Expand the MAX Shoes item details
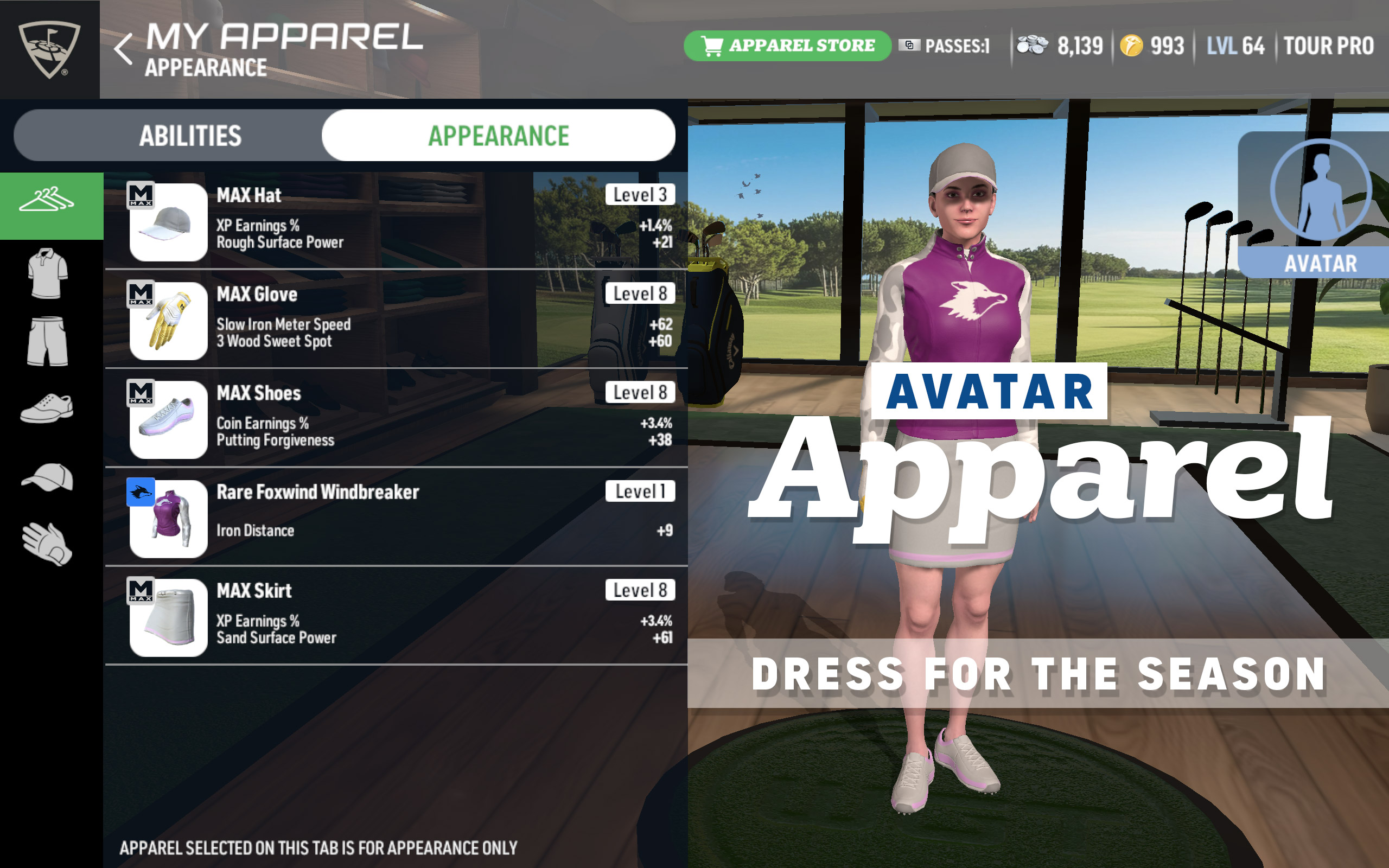This screenshot has width=1389, height=868. point(396,416)
